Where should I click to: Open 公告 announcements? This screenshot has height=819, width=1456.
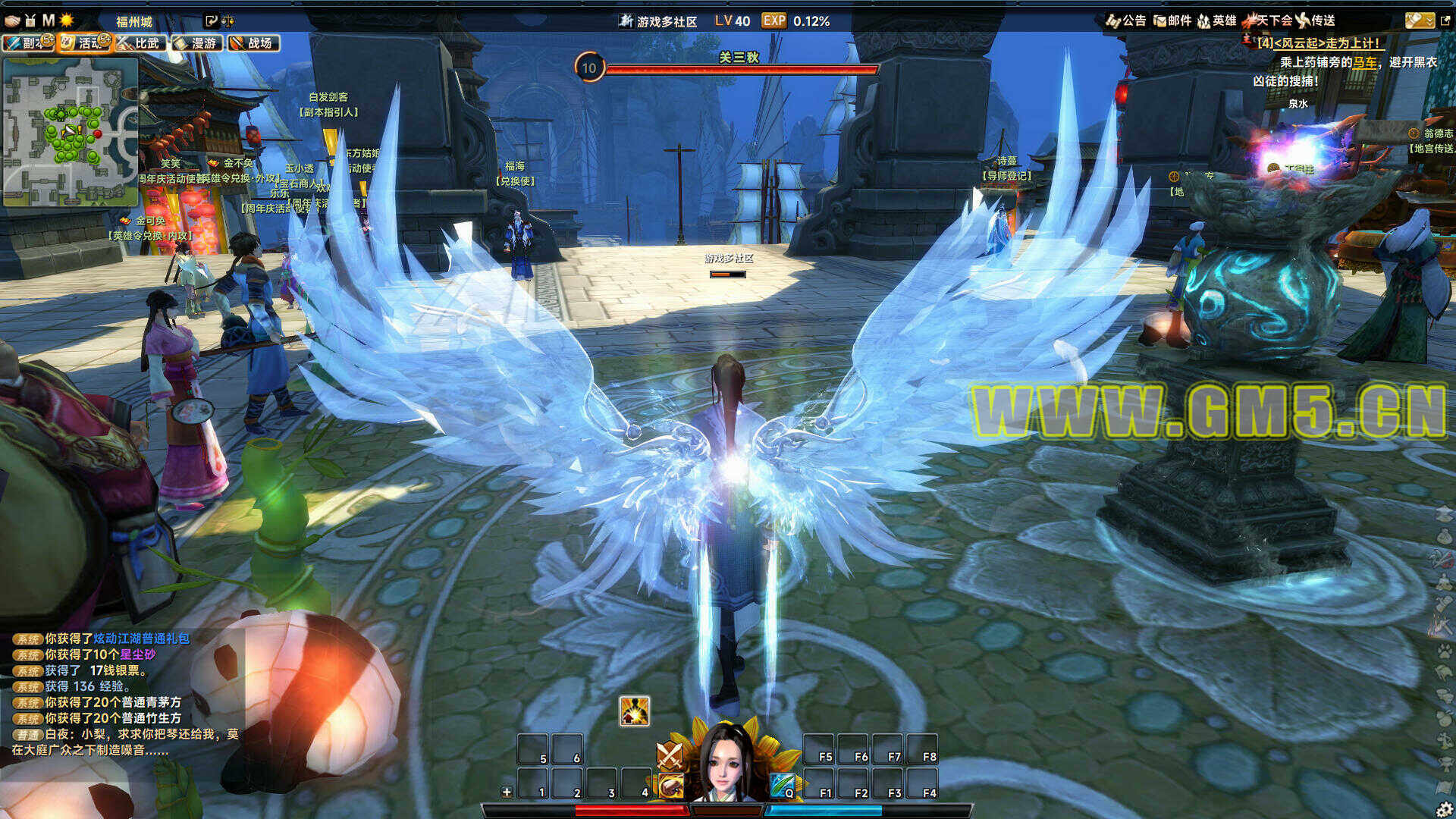point(1126,20)
